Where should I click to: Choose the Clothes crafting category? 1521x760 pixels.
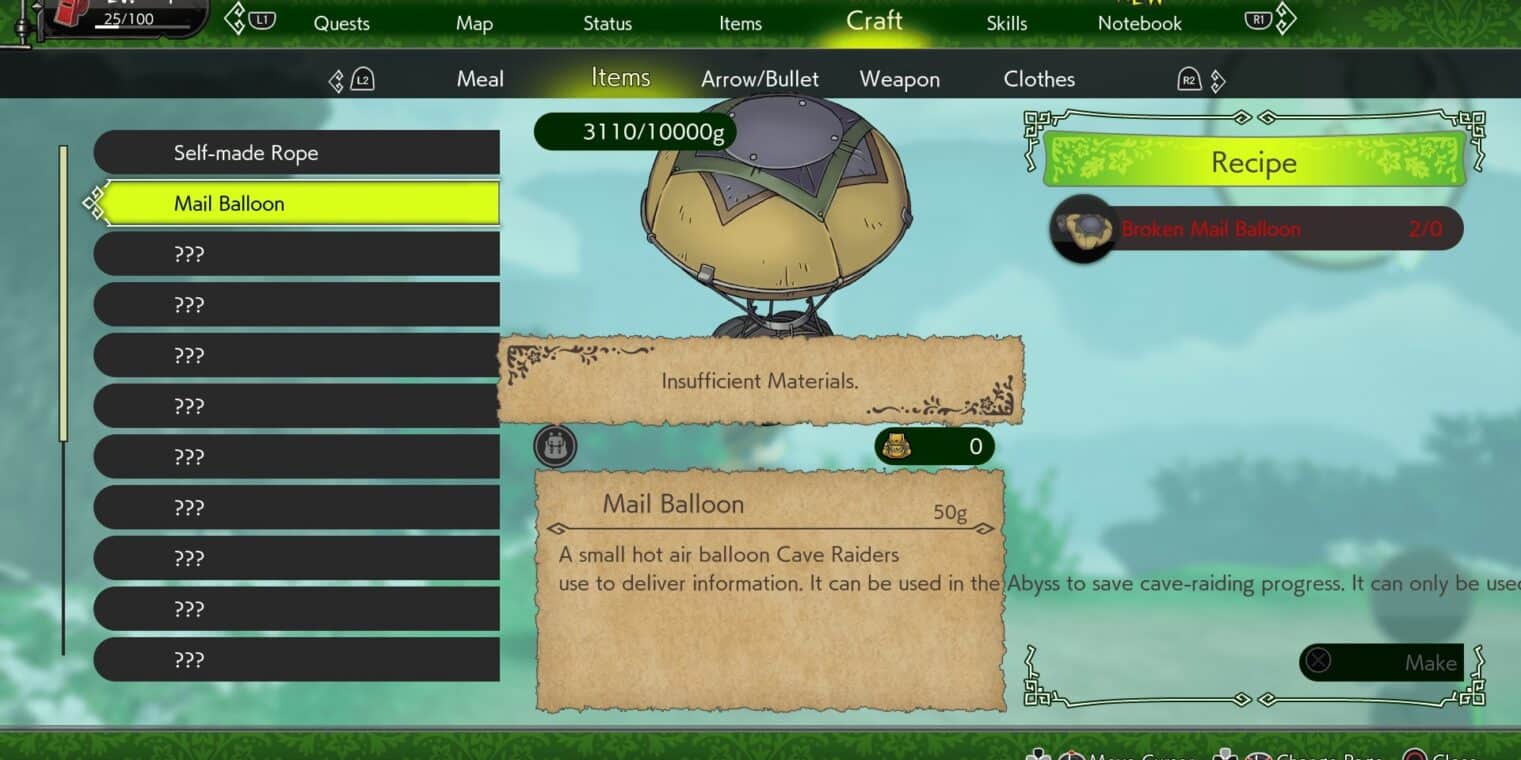point(1039,79)
